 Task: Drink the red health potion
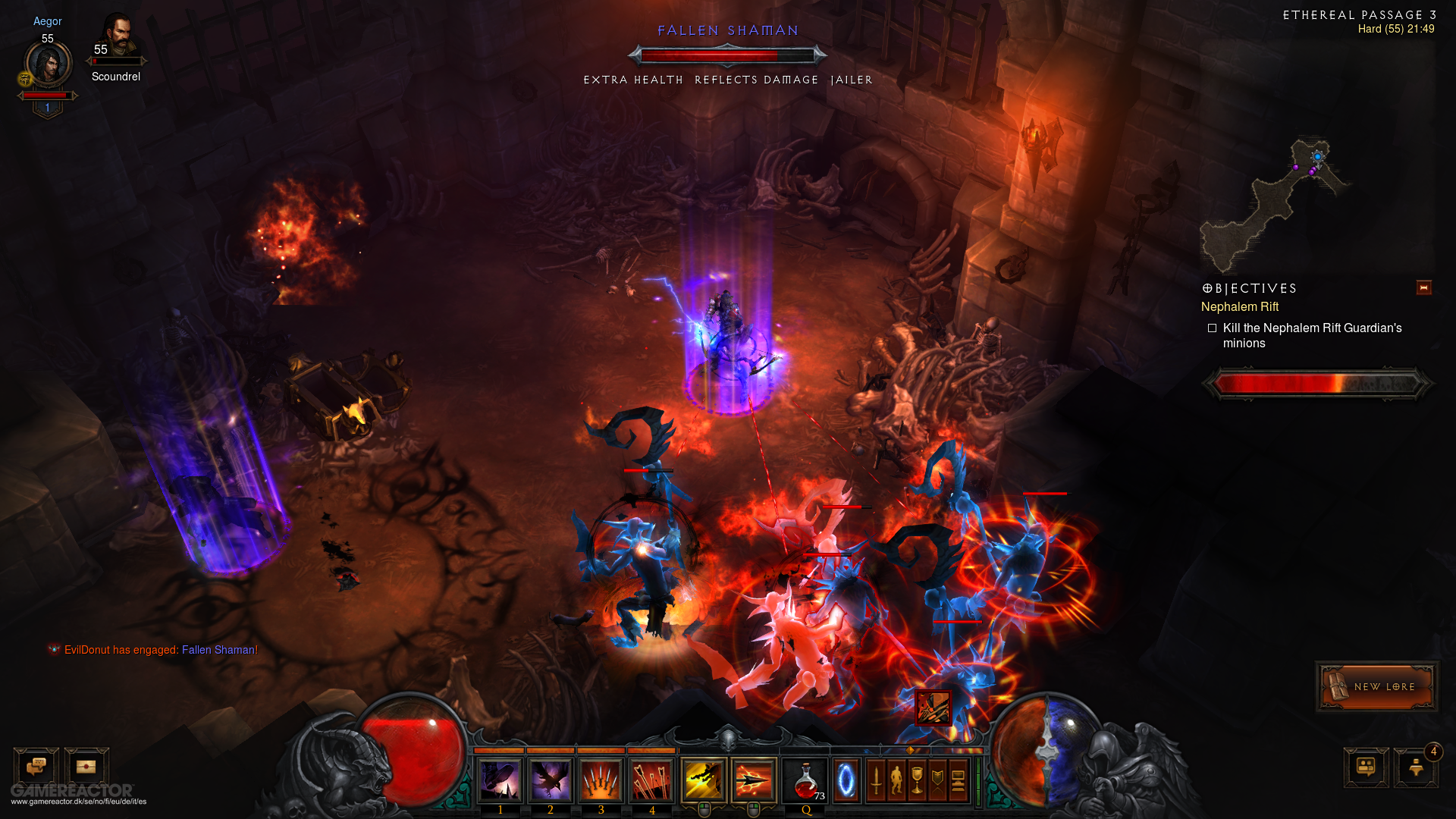point(806,780)
